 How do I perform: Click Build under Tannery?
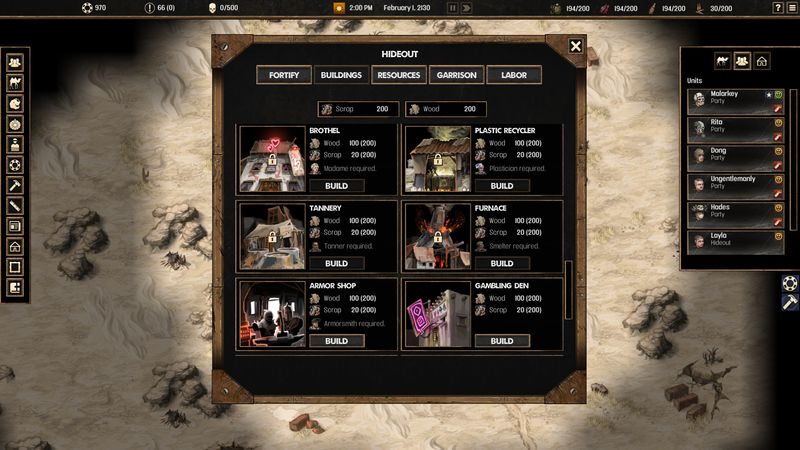(336, 264)
